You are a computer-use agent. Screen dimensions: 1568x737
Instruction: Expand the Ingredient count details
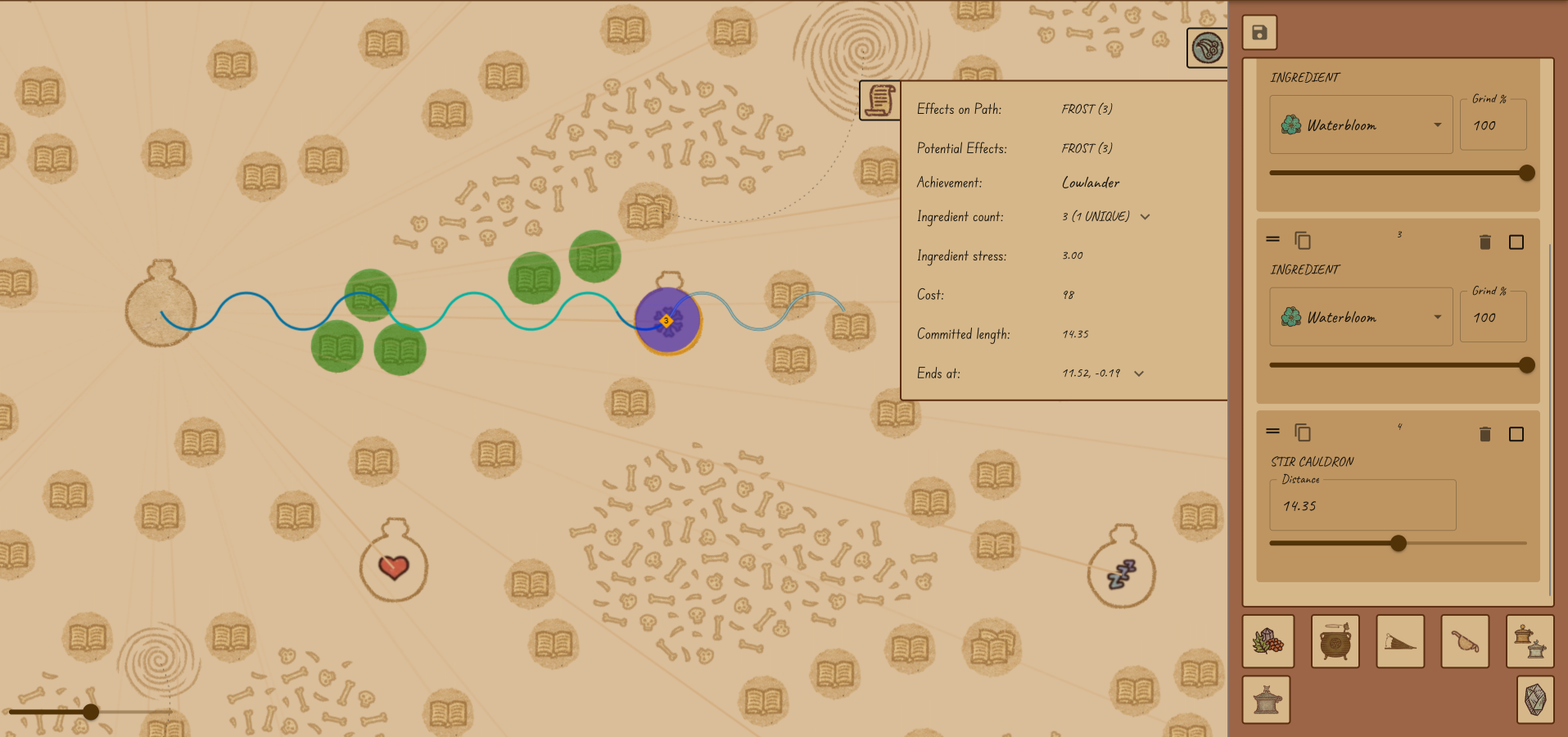(x=1145, y=217)
